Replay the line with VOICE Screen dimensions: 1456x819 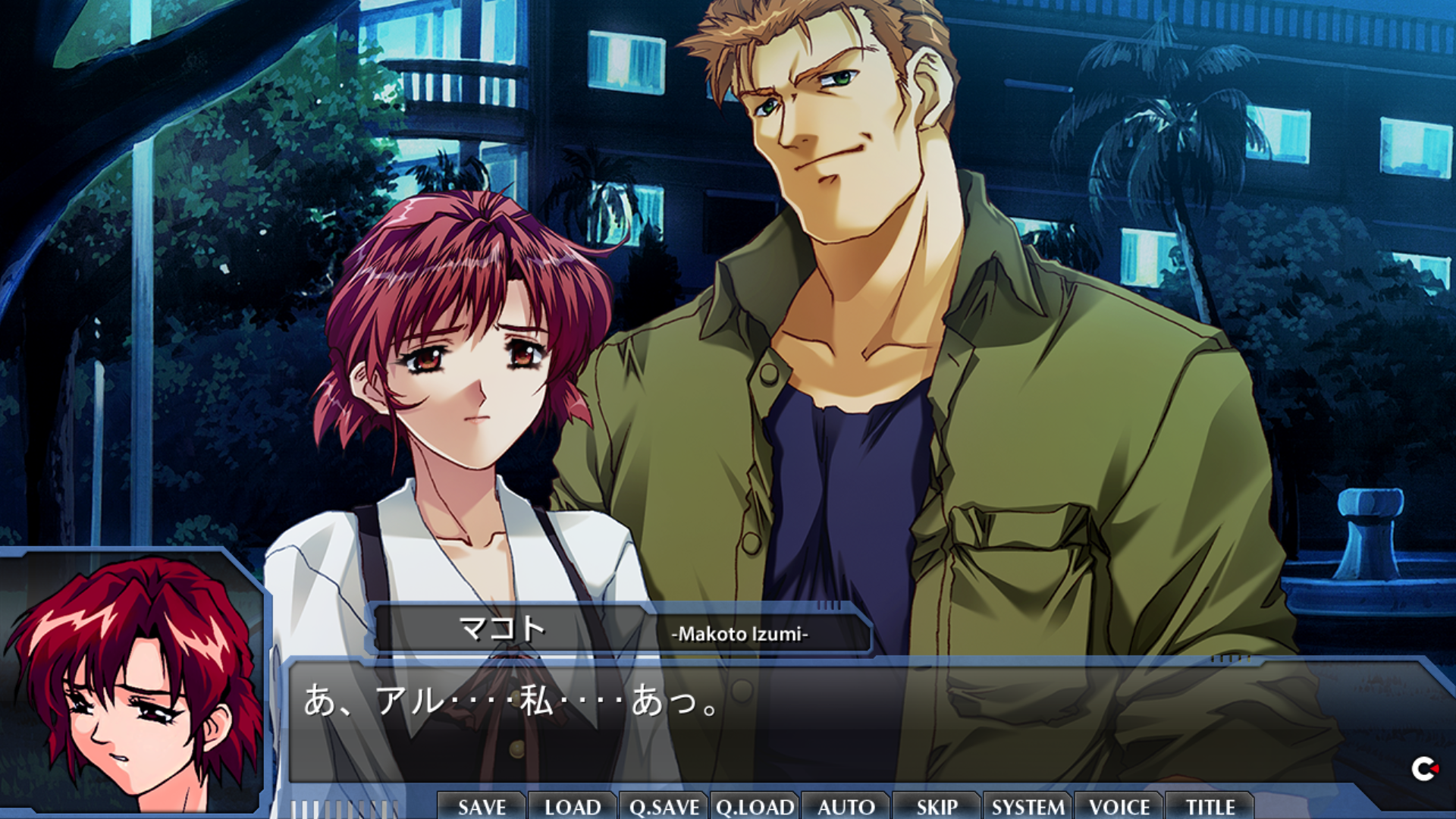point(1119,806)
